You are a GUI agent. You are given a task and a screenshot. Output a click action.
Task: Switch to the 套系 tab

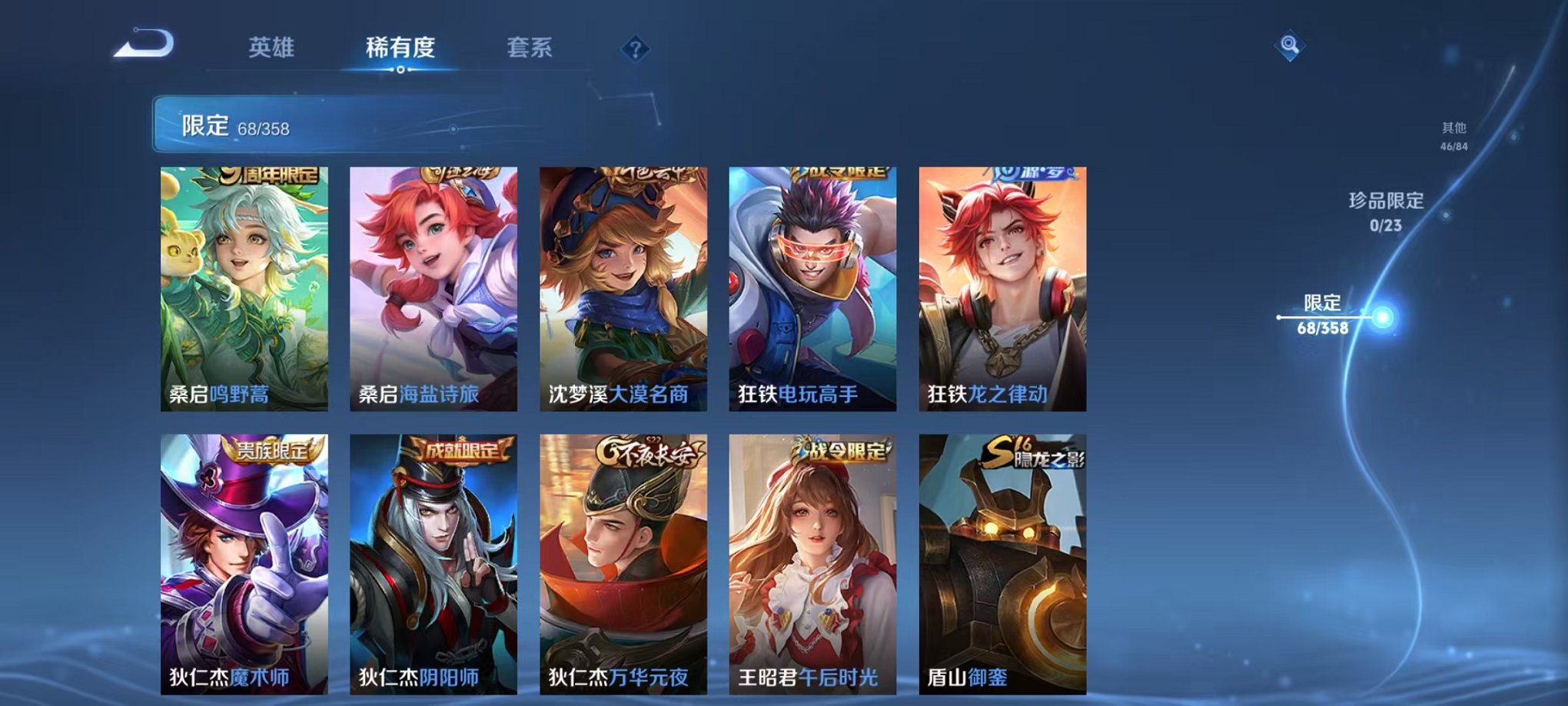coord(537,46)
